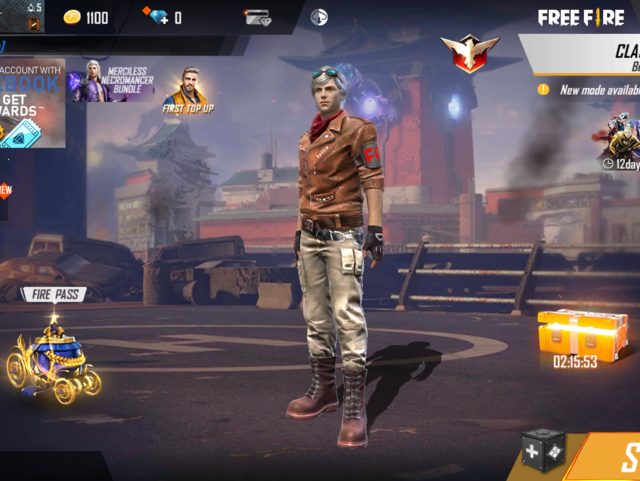The width and height of the screenshot is (640, 481).
Task: Open the player profile avatar
Action: tap(33, 17)
